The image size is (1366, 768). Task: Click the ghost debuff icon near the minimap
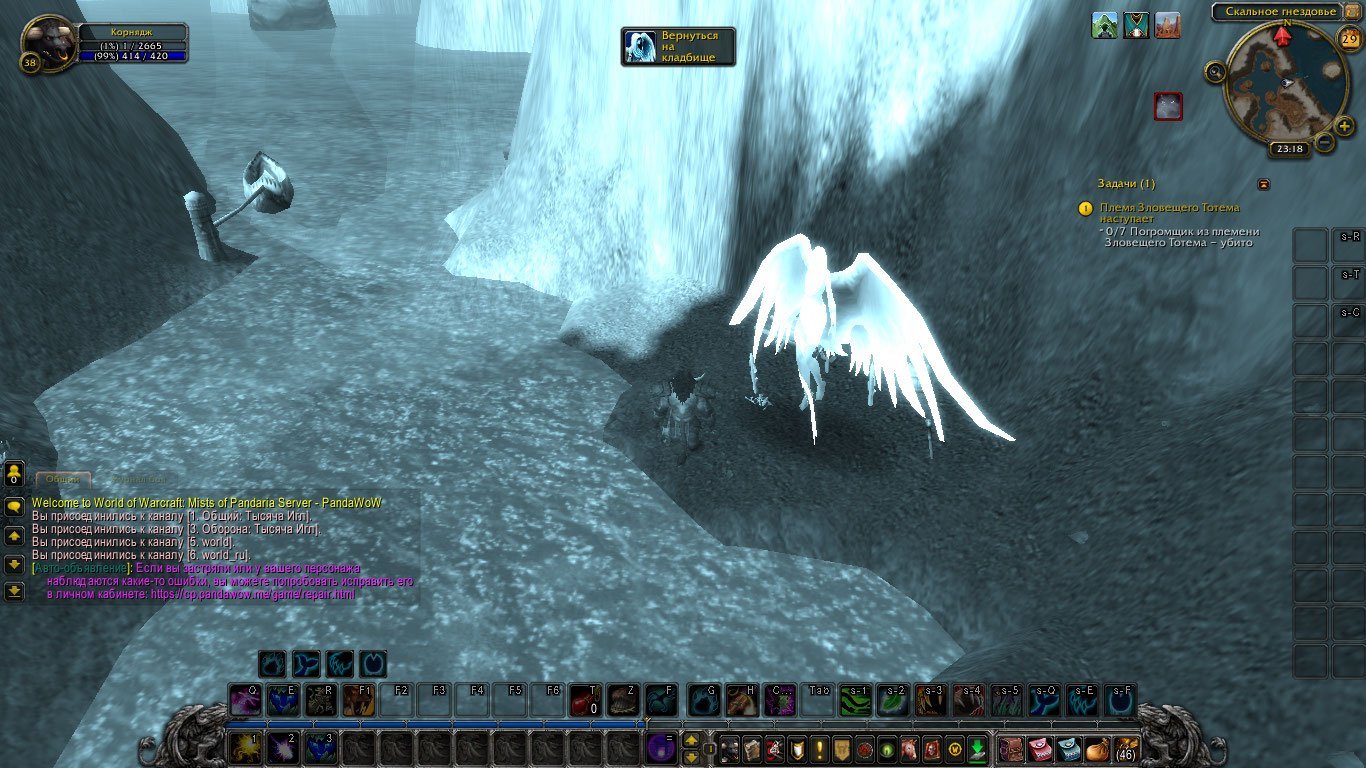[1168, 106]
